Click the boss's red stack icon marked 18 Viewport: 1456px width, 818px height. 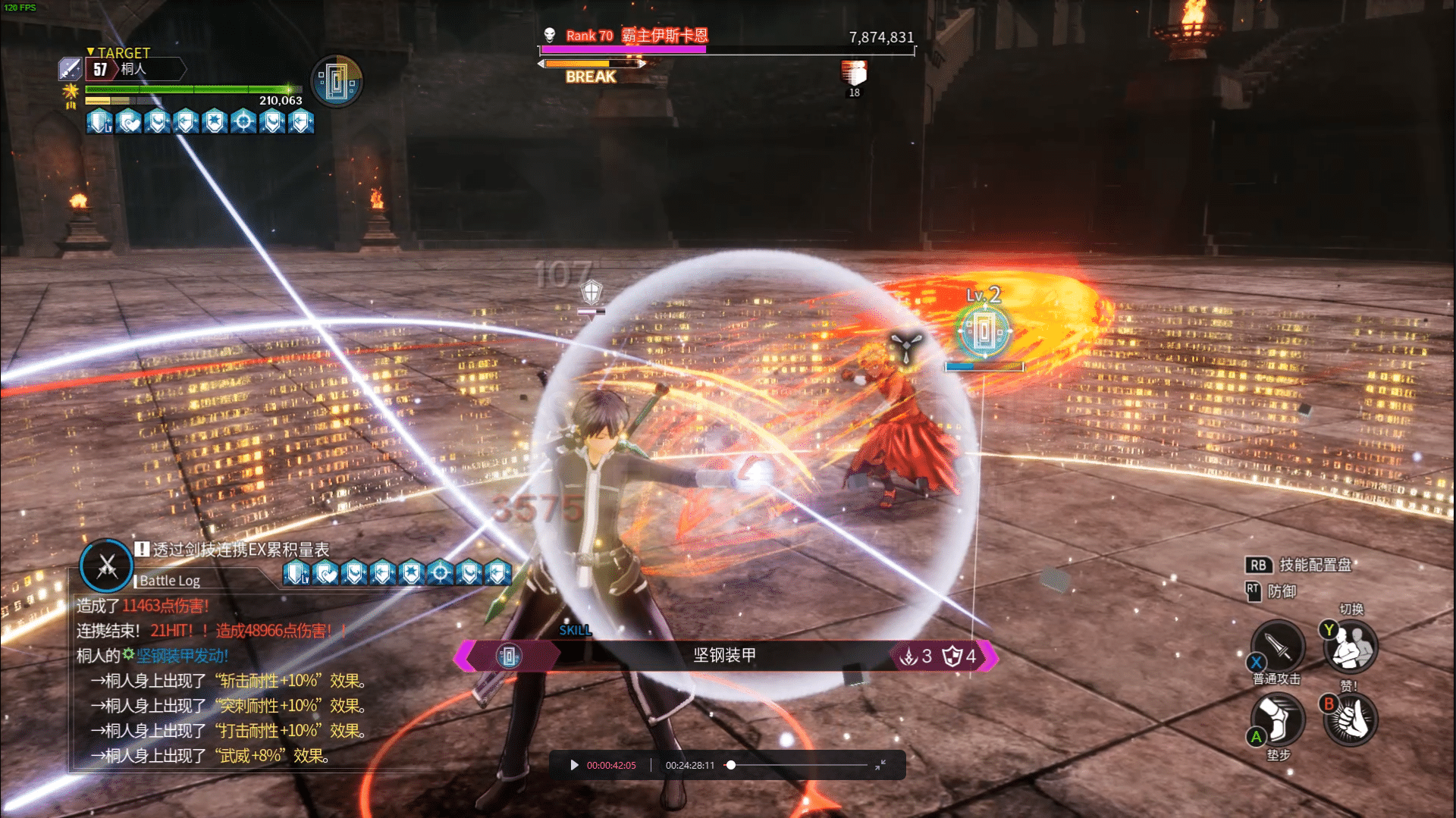pos(854,74)
